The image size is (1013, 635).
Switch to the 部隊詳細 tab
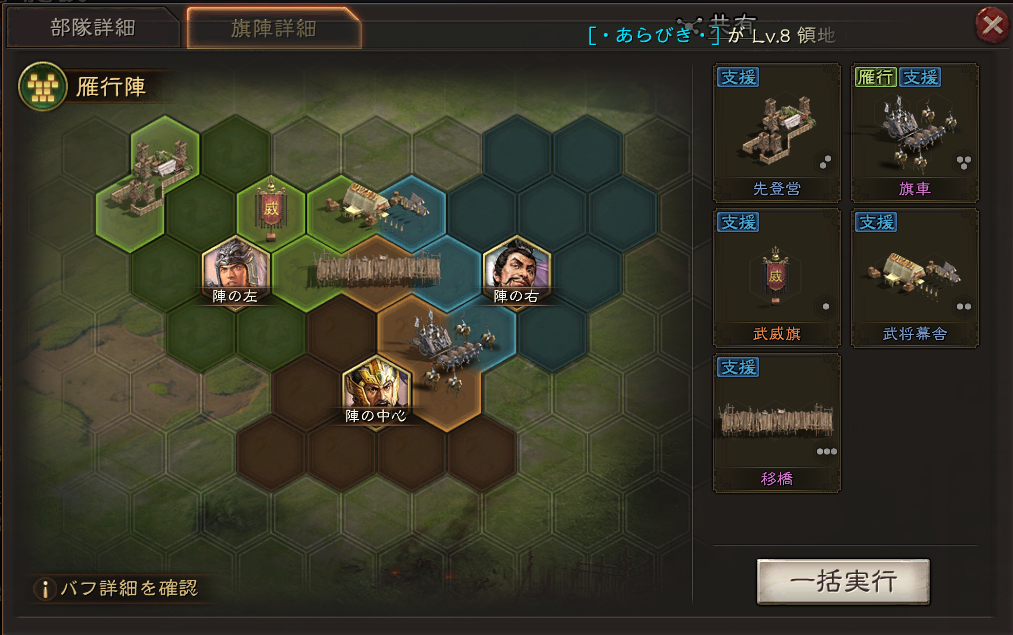(x=93, y=27)
